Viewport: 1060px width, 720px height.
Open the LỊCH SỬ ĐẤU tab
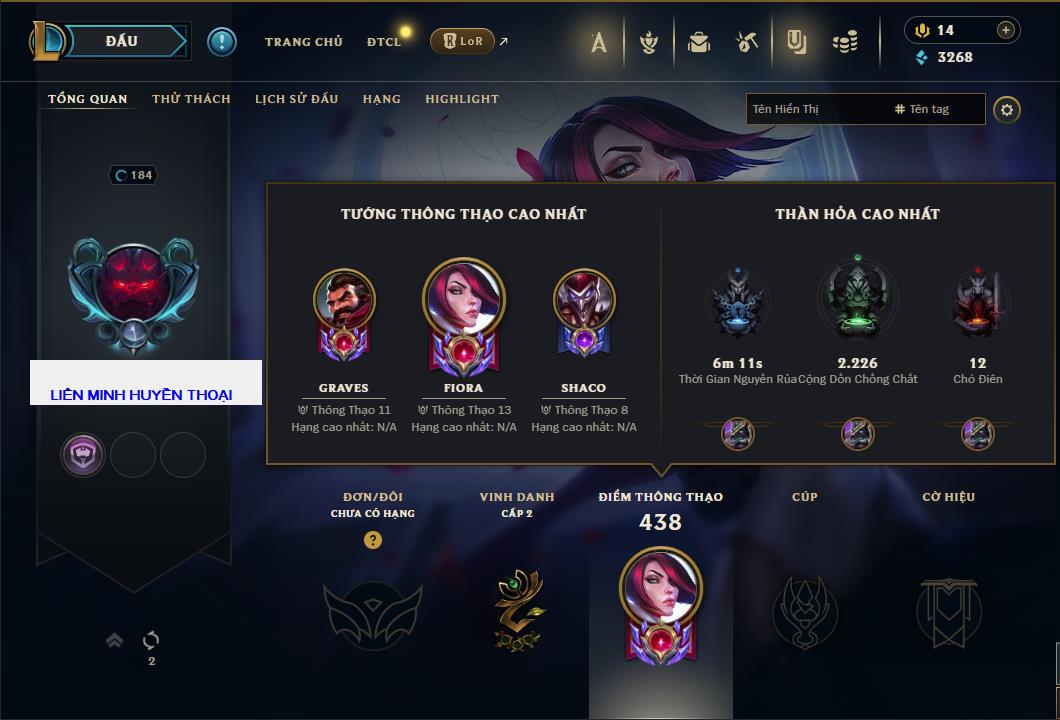tap(296, 99)
